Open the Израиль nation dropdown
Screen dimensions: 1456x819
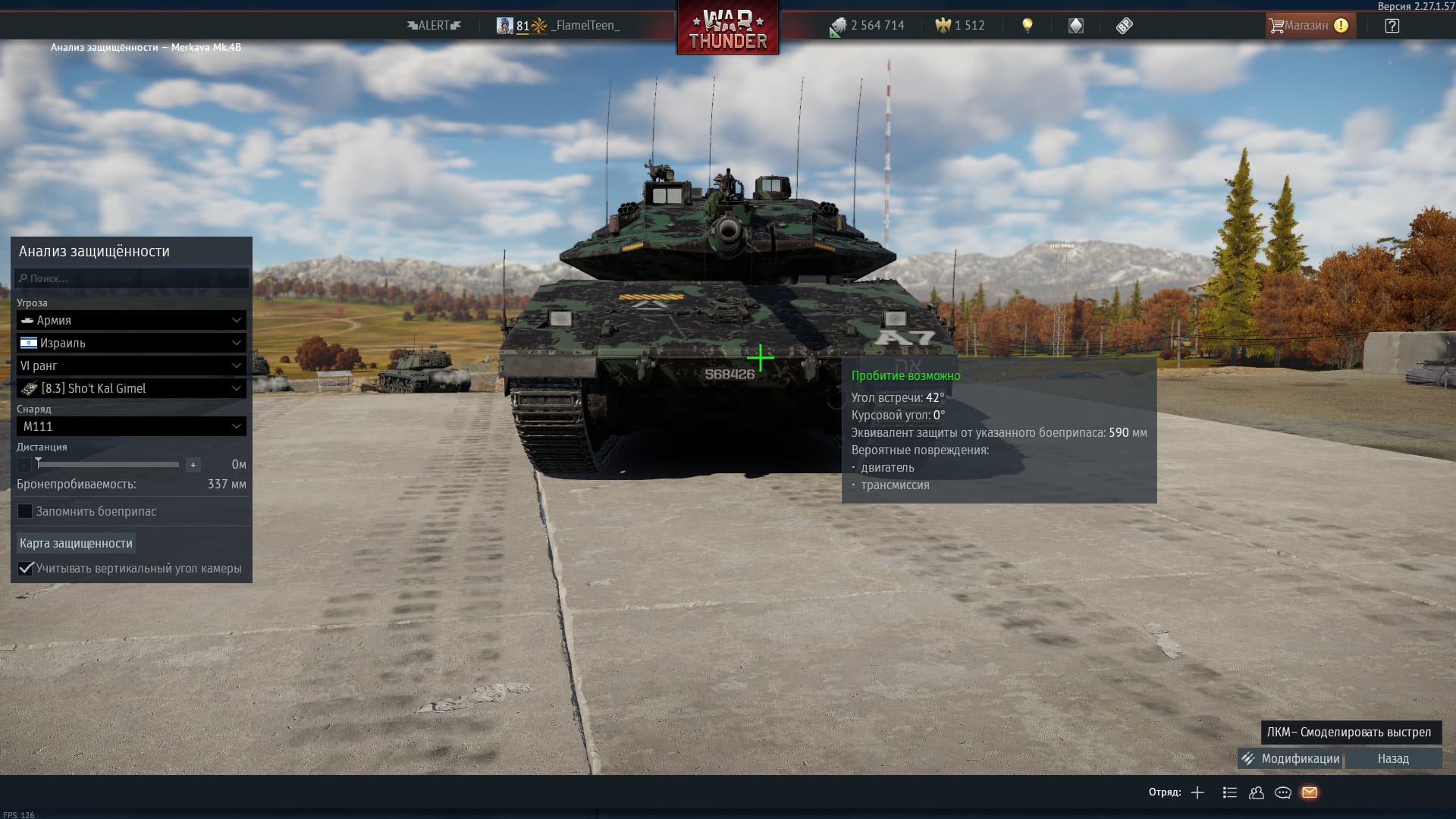tap(131, 343)
